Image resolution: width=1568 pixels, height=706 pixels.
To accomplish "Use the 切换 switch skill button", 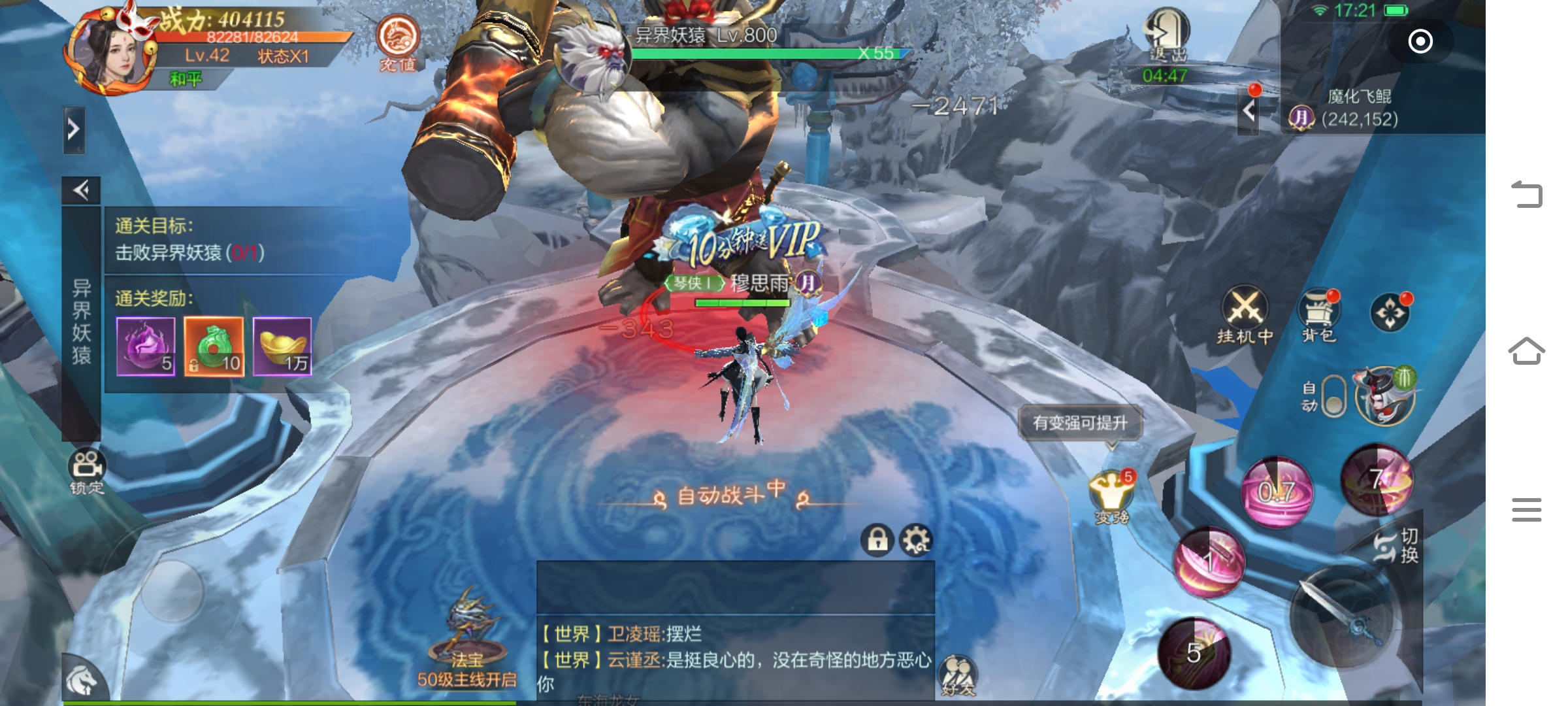I will click(x=1397, y=545).
